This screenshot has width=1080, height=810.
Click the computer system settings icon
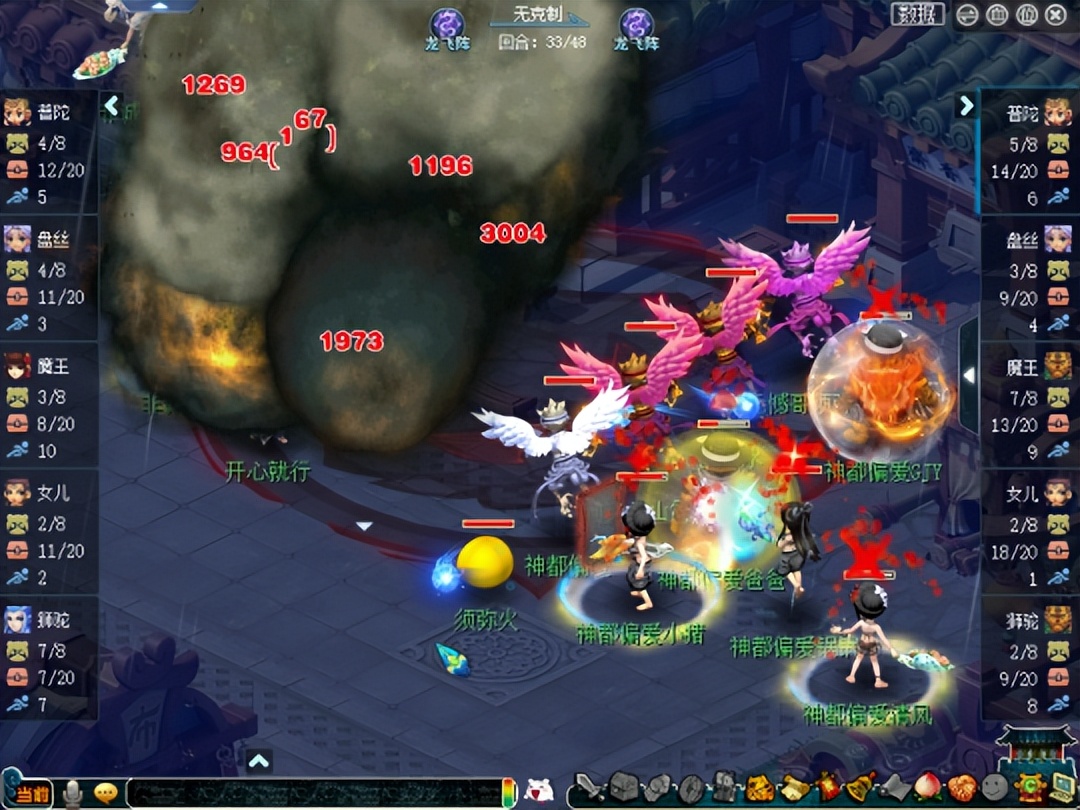1059,787
